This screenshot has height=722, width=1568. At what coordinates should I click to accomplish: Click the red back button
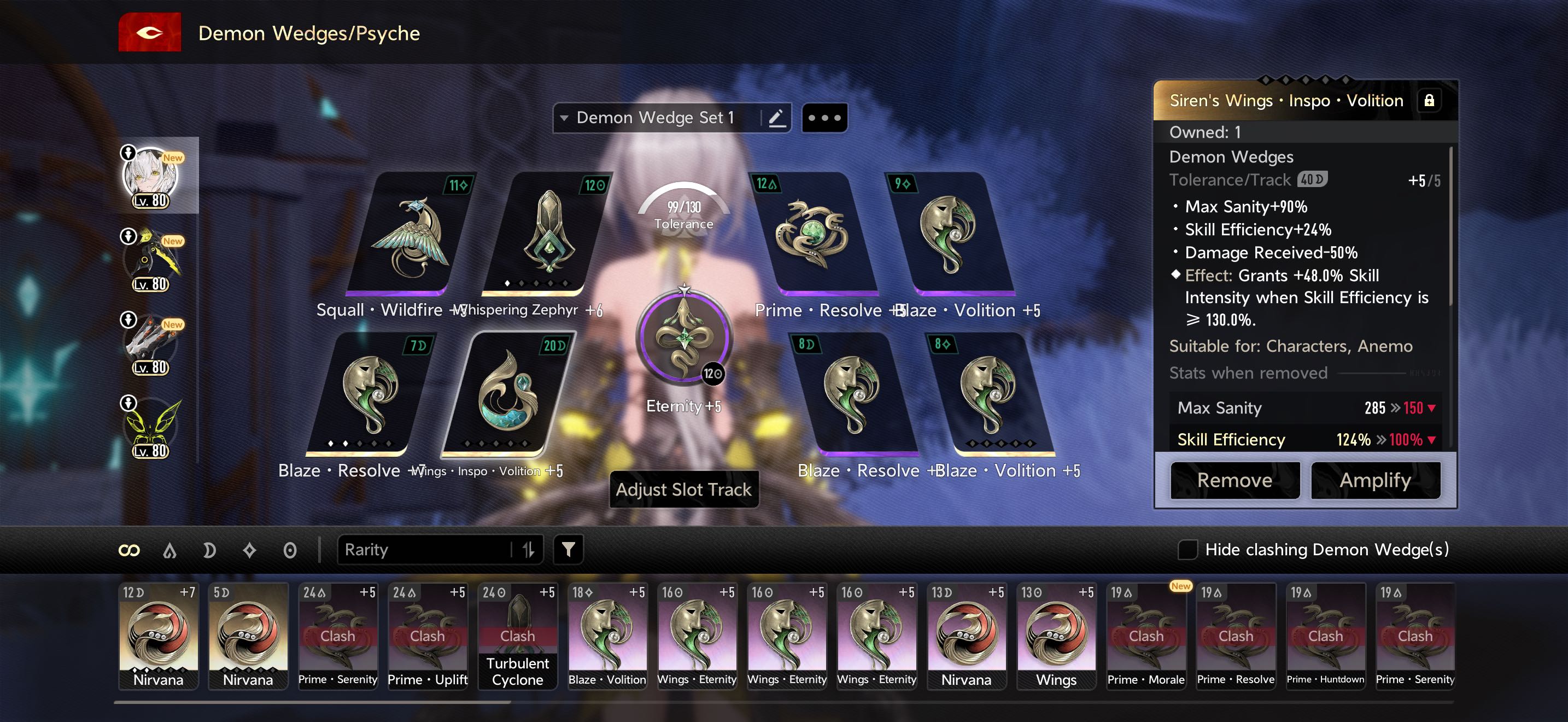click(149, 33)
